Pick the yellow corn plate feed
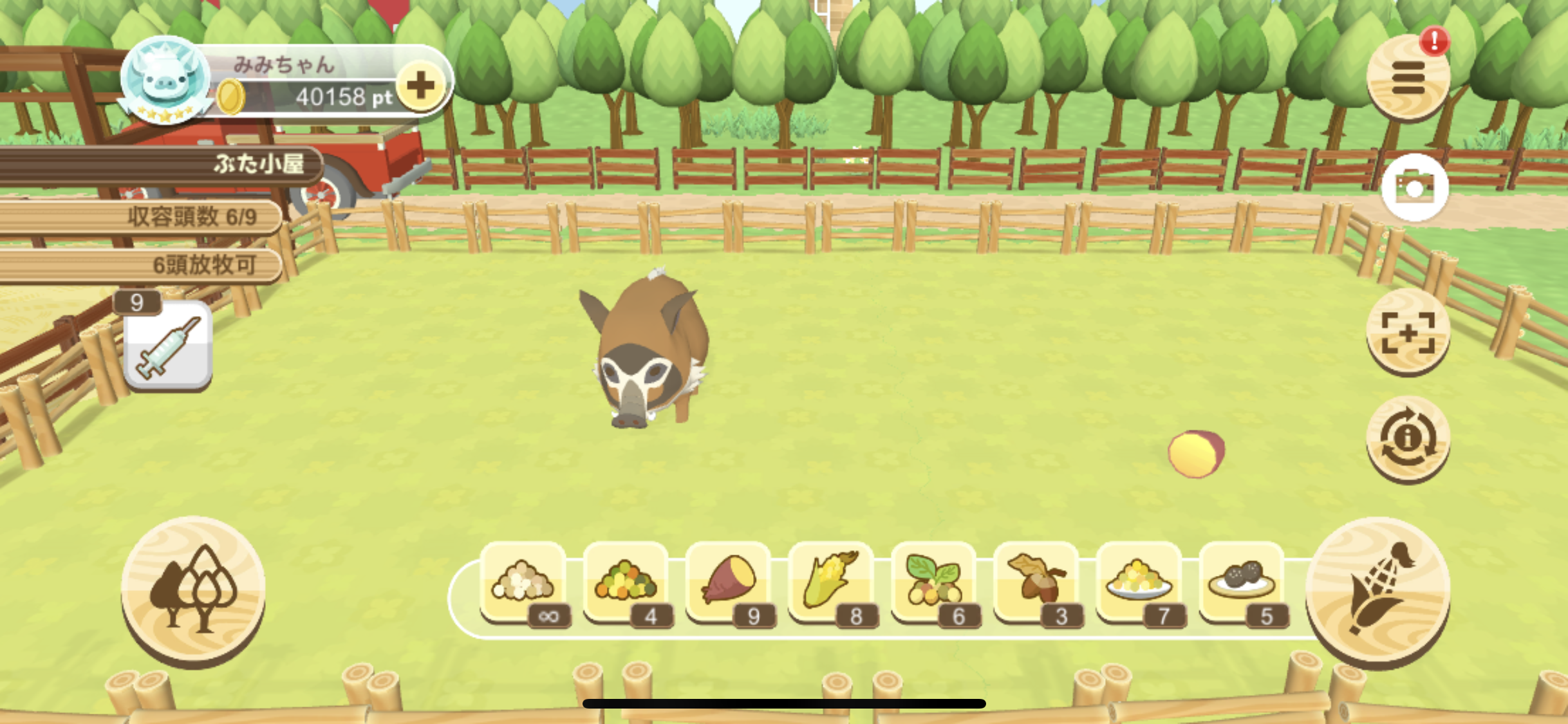 (x=1139, y=582)
